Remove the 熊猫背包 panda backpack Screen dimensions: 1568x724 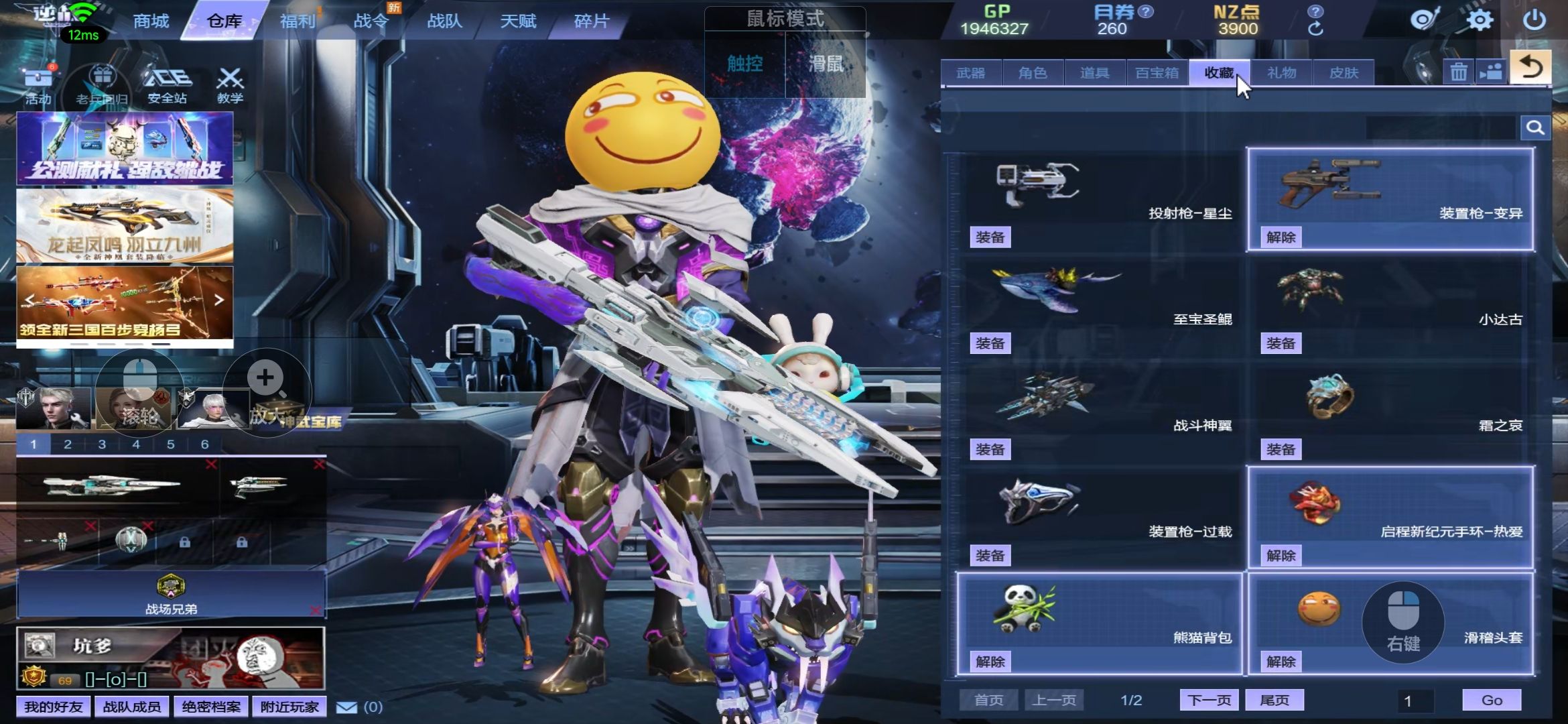click(x=990, y=662)
